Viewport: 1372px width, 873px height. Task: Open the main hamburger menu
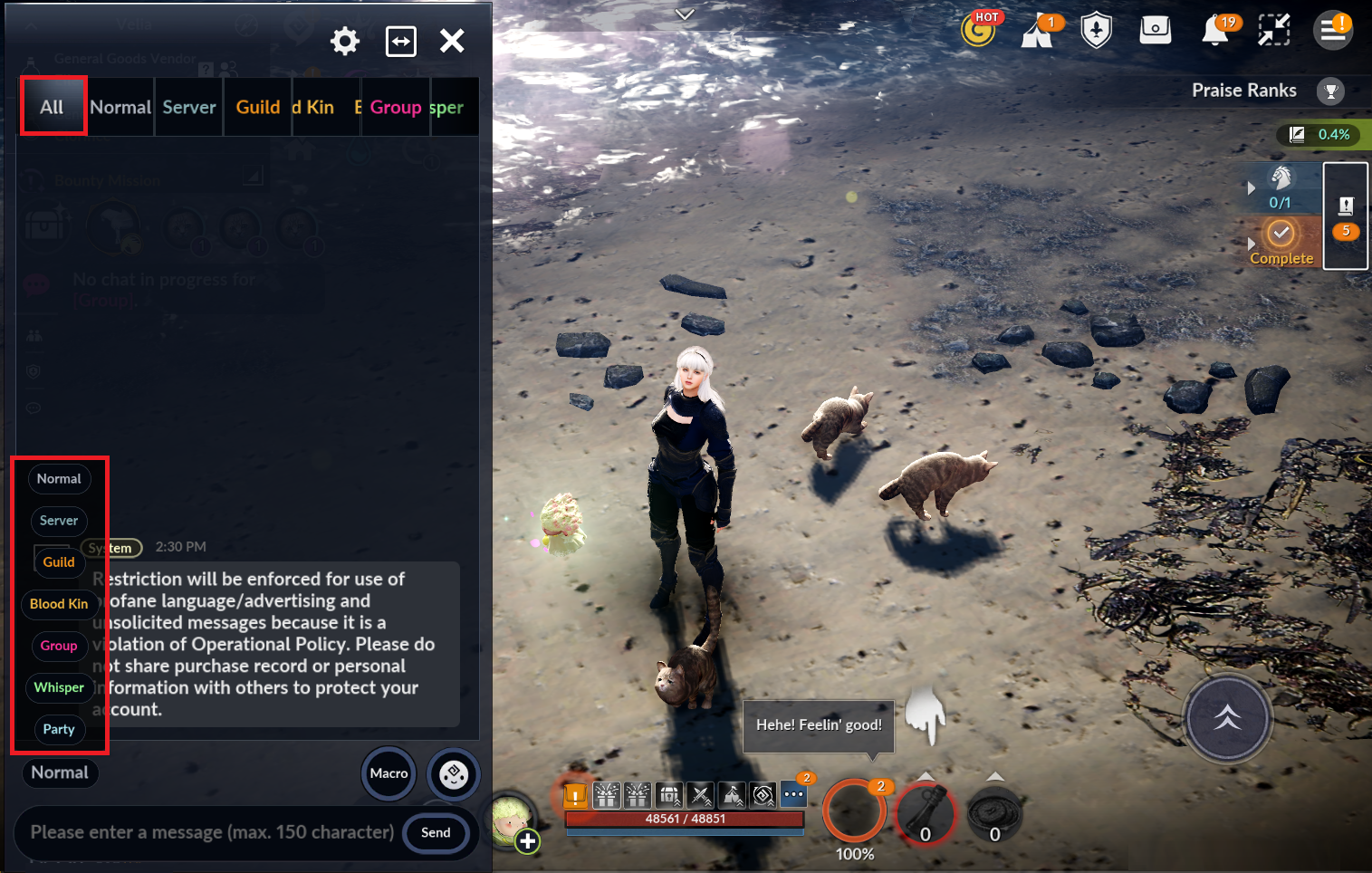[x=1332, y=31]
